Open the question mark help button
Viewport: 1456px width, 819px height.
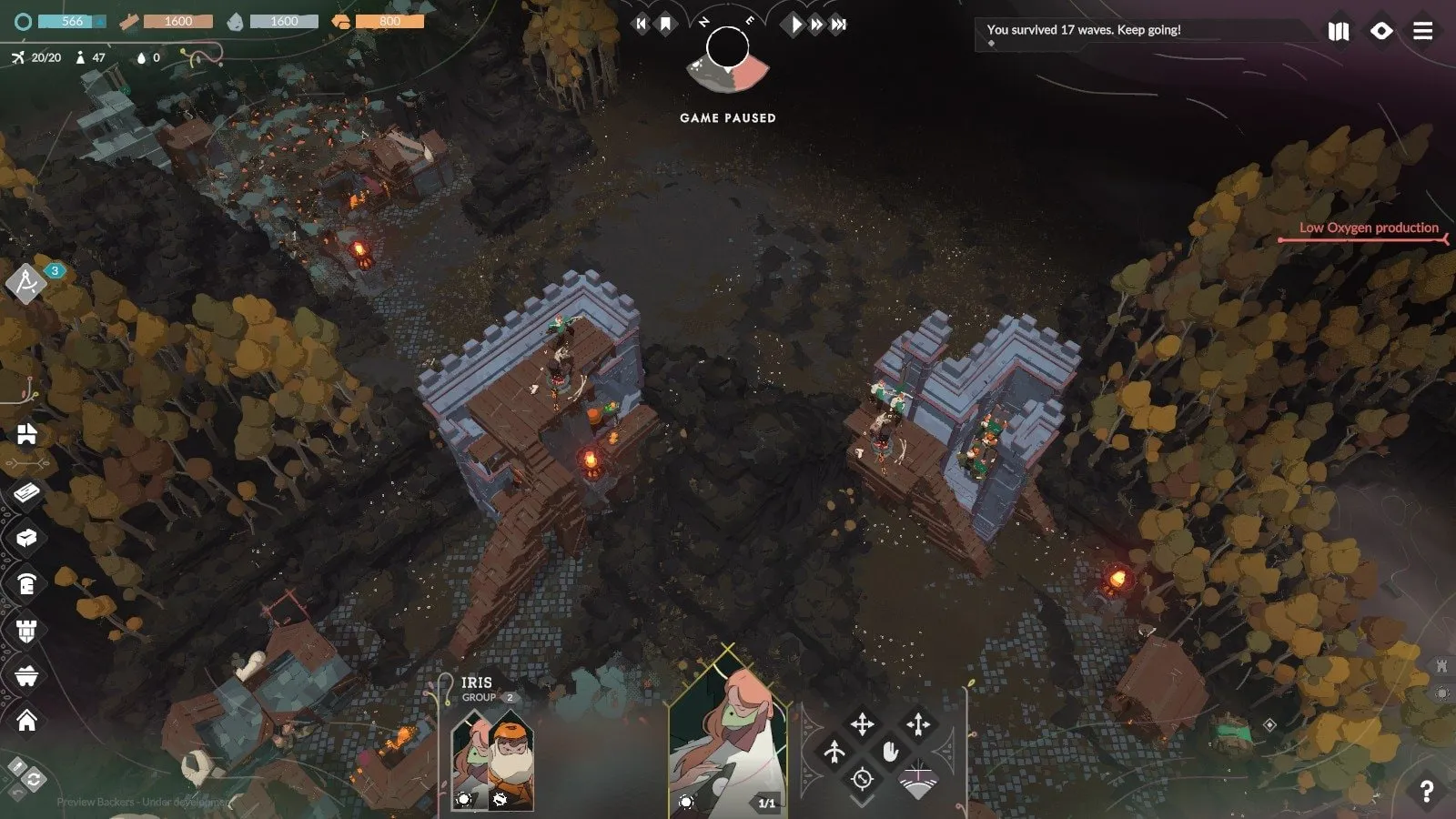1426,792
